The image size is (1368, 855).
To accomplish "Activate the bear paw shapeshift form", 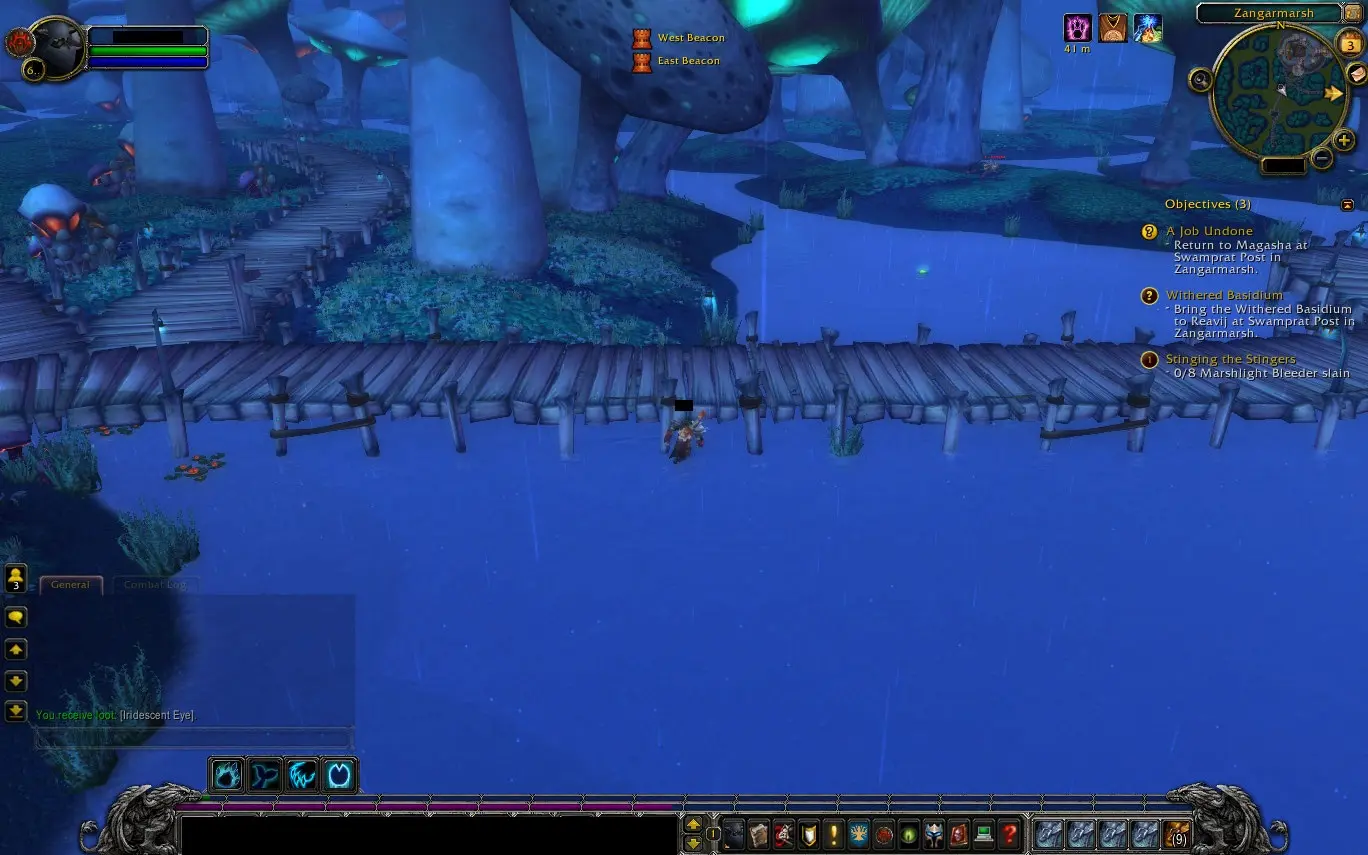I will point(227,775).
